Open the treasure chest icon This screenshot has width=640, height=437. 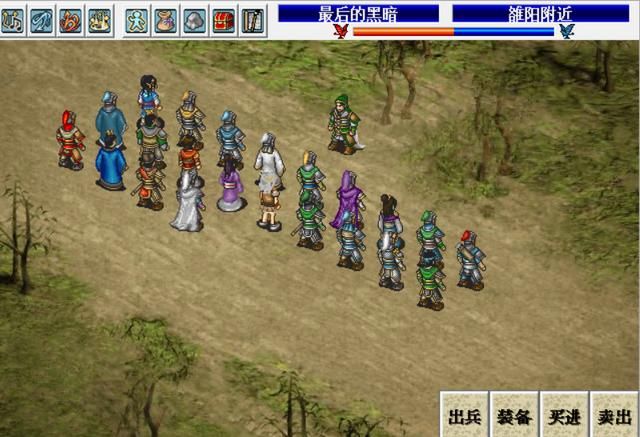click(224, 19)
